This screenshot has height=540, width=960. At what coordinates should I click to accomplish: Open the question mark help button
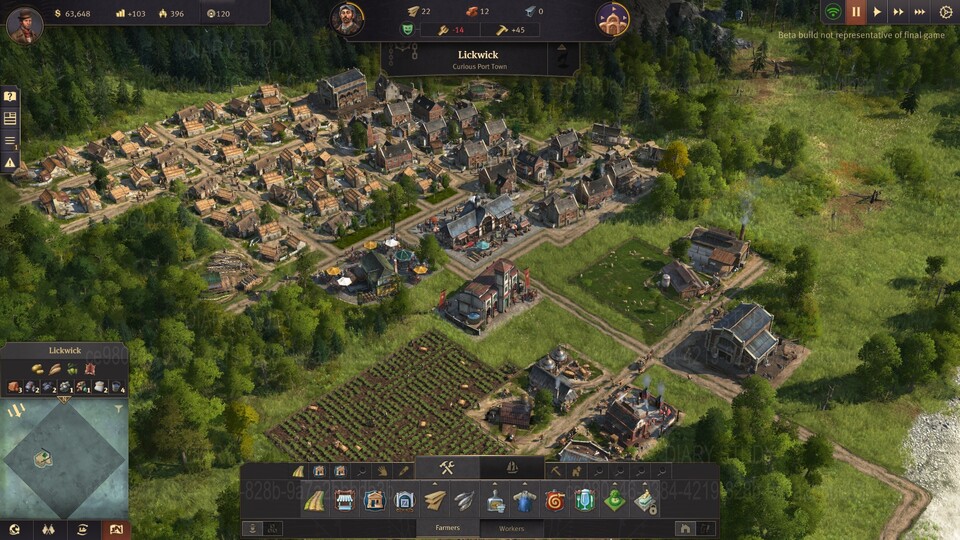tap(10, 97)
